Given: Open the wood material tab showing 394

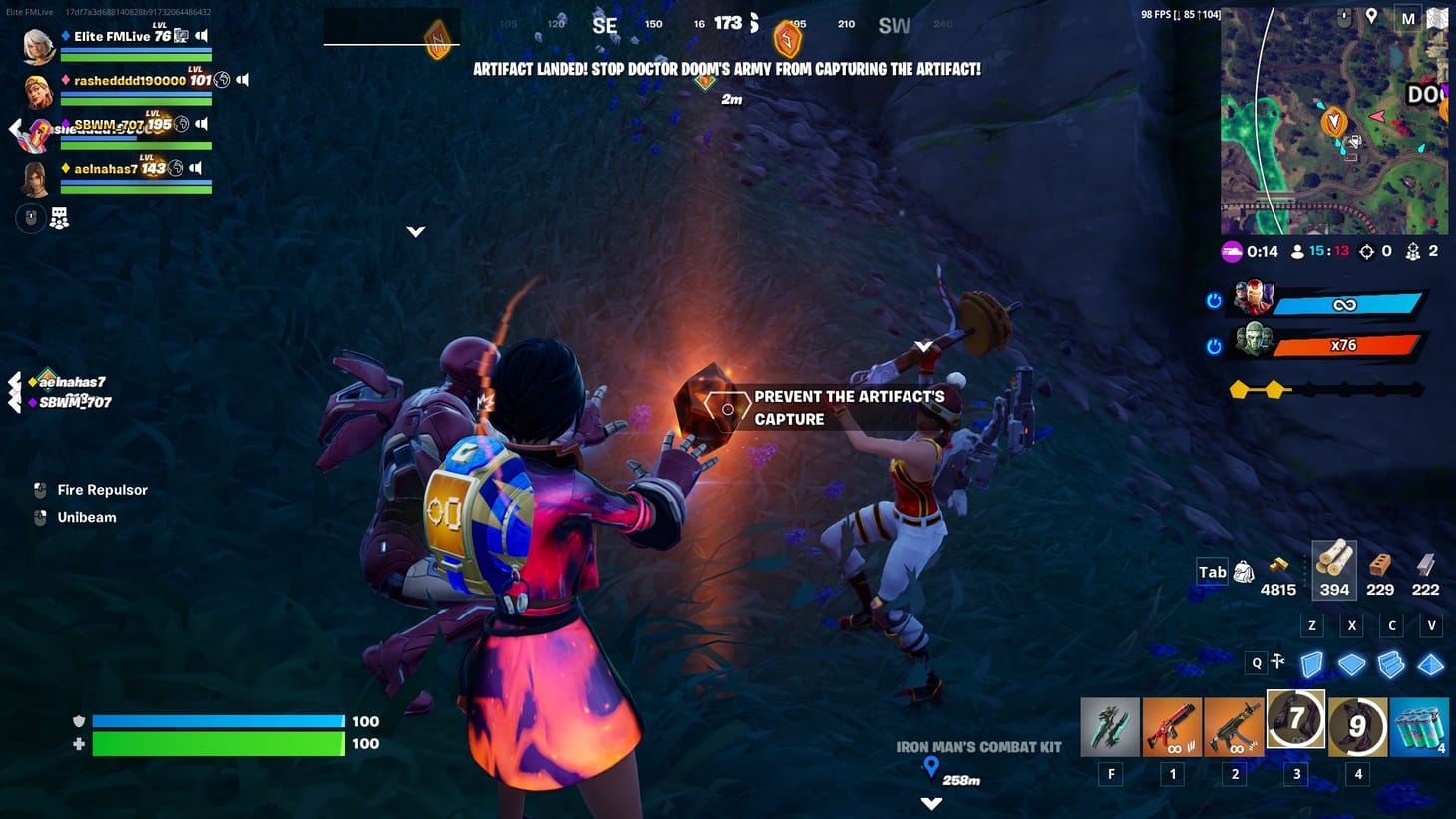Looking at the screenshot, I should 1334,569.
